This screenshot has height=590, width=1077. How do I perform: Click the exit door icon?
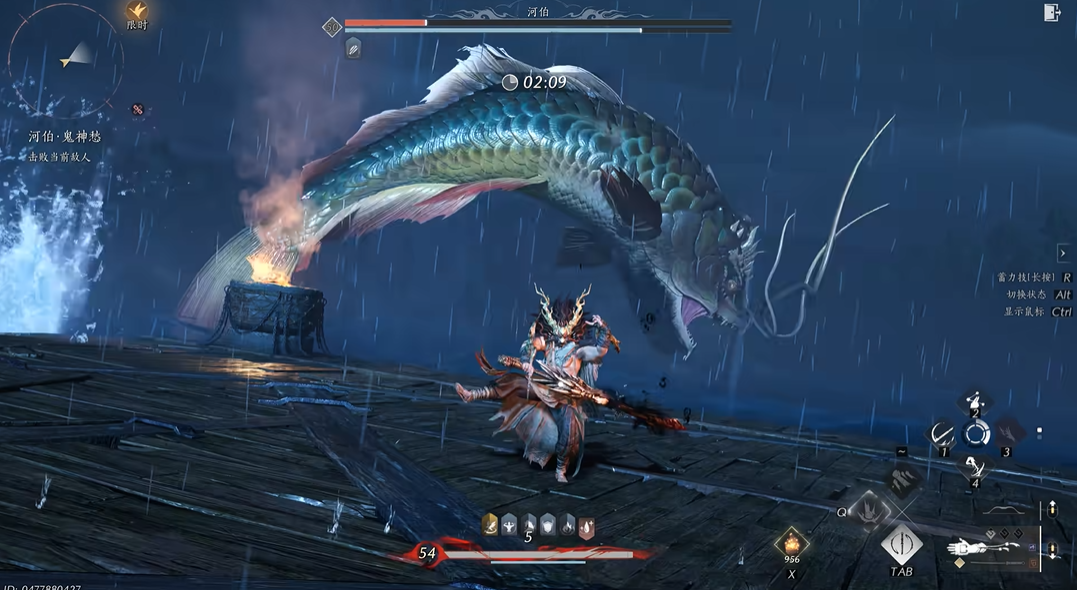1052,12
